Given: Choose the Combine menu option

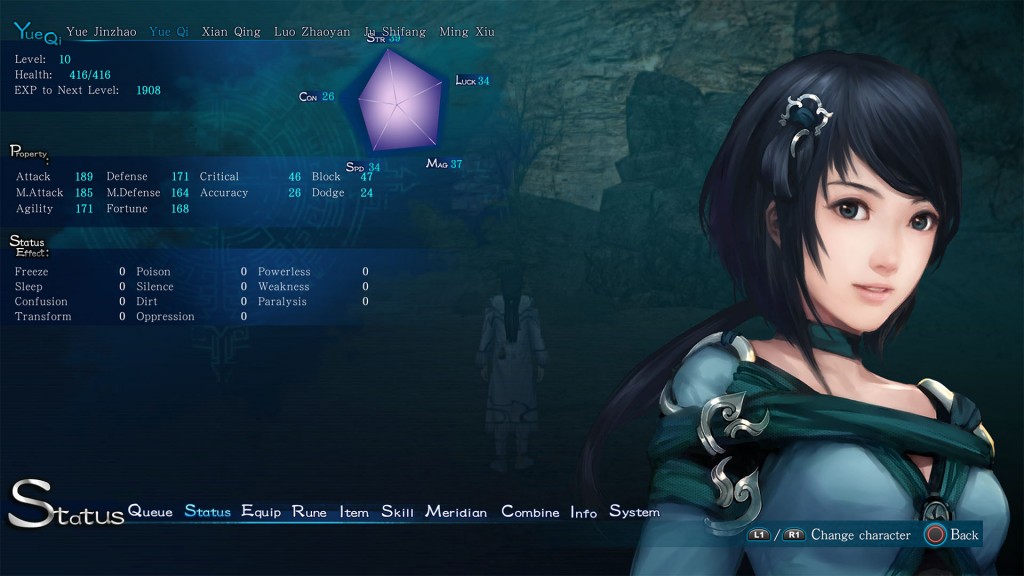Looking at the screenshot, I should click(530, 512).
